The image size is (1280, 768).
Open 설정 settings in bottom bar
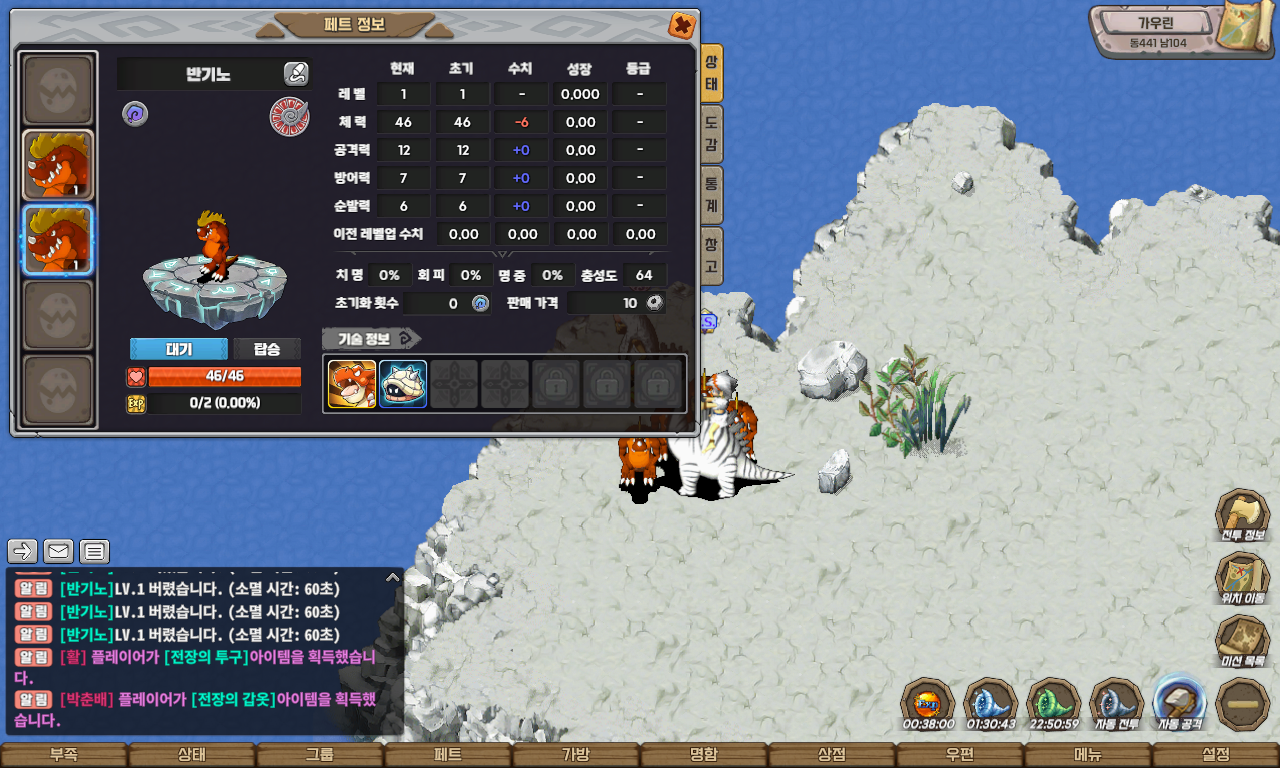[x=1216, y=755]
